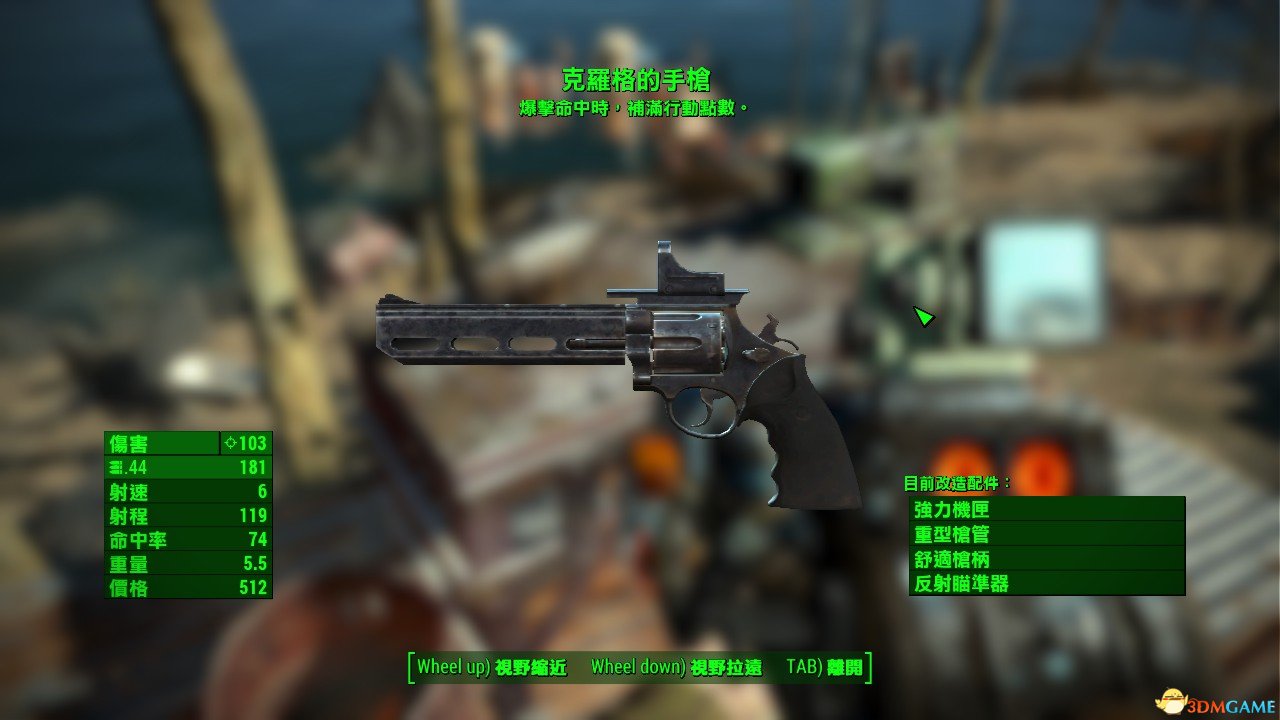This screenshot has width=1280, height=720.
Task: Choose the 舒適槍柄 grip mod row
Action: pyautogui.click(x=1046, y=559)
